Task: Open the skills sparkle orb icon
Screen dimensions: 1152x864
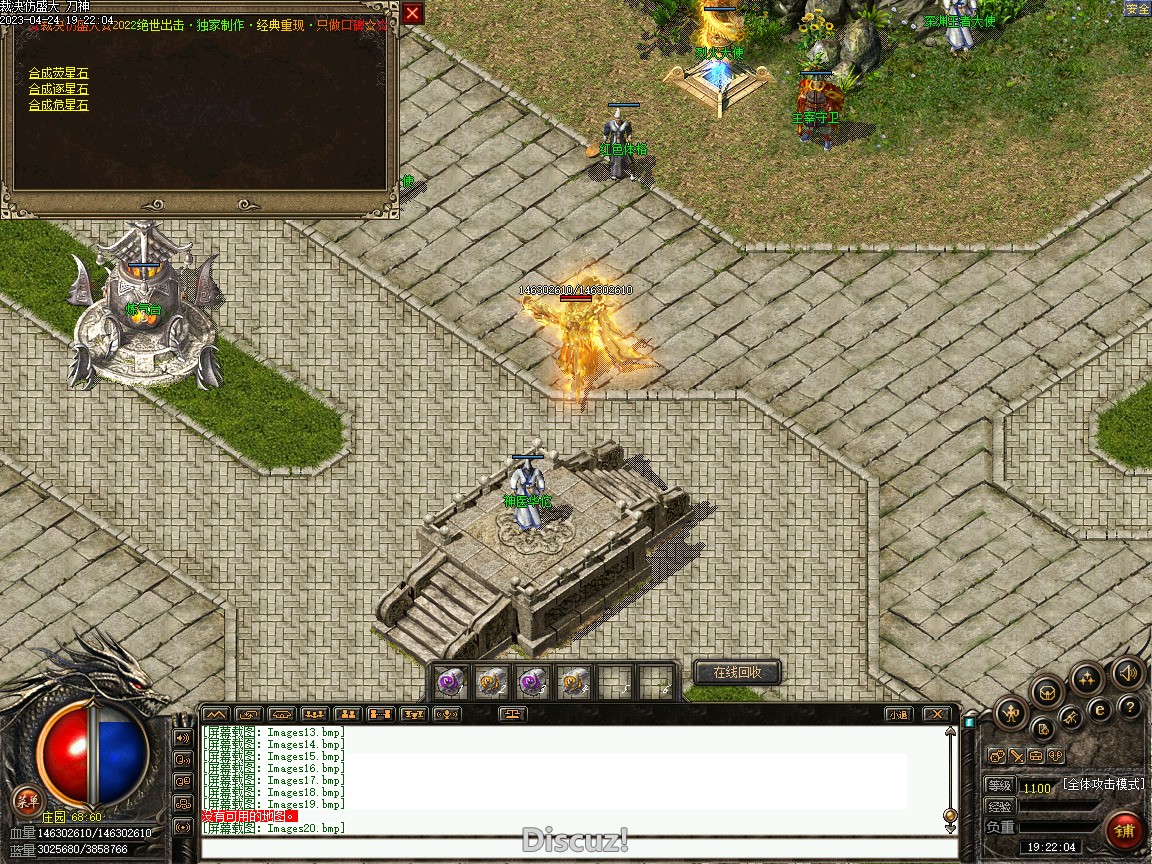Action: (1087, 678)
